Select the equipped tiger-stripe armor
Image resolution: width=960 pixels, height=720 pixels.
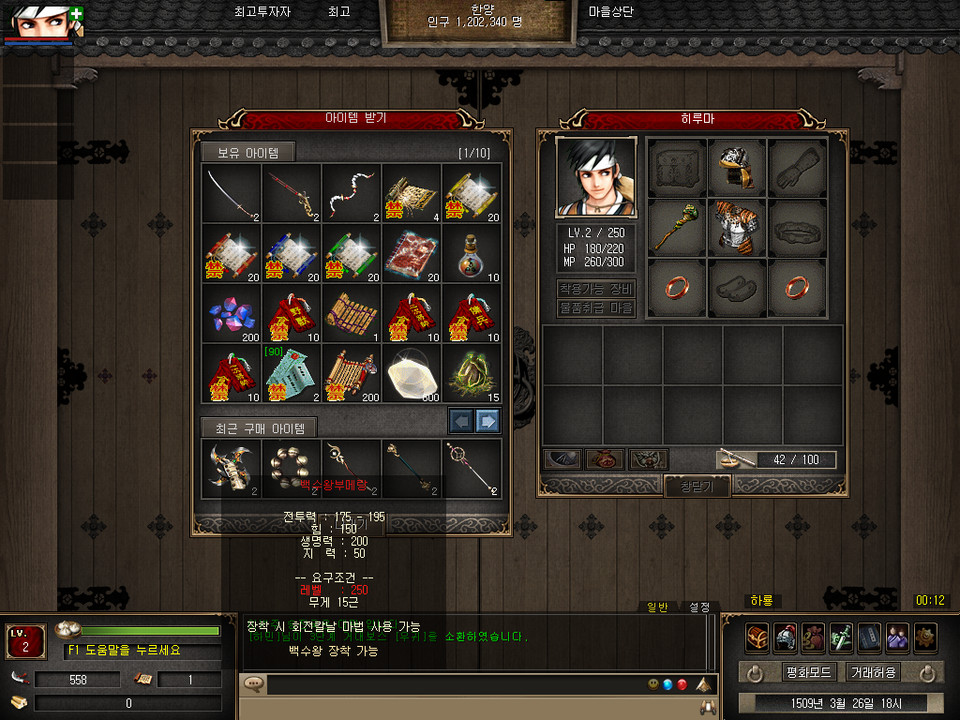pos(737,228)
